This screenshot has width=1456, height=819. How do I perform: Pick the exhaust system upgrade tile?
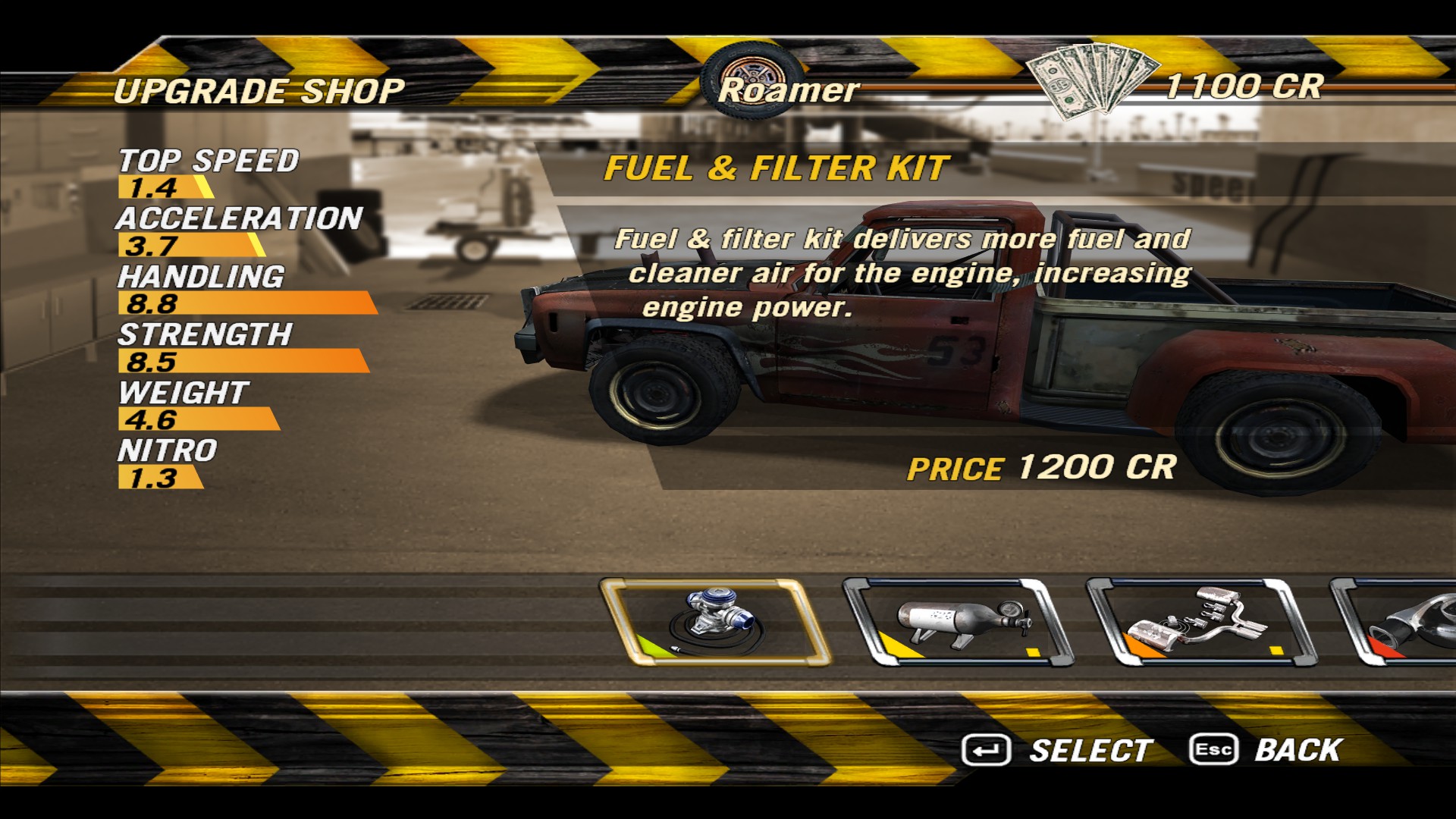click(x=1200, y=623)
